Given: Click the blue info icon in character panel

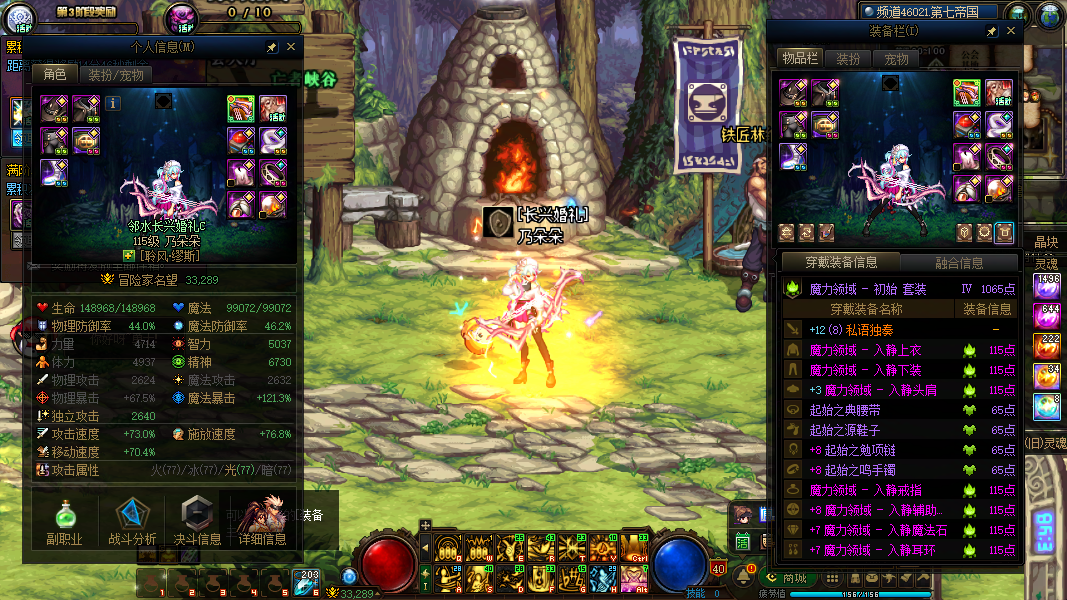Looking at the screenshot, I should click(113, 102).
